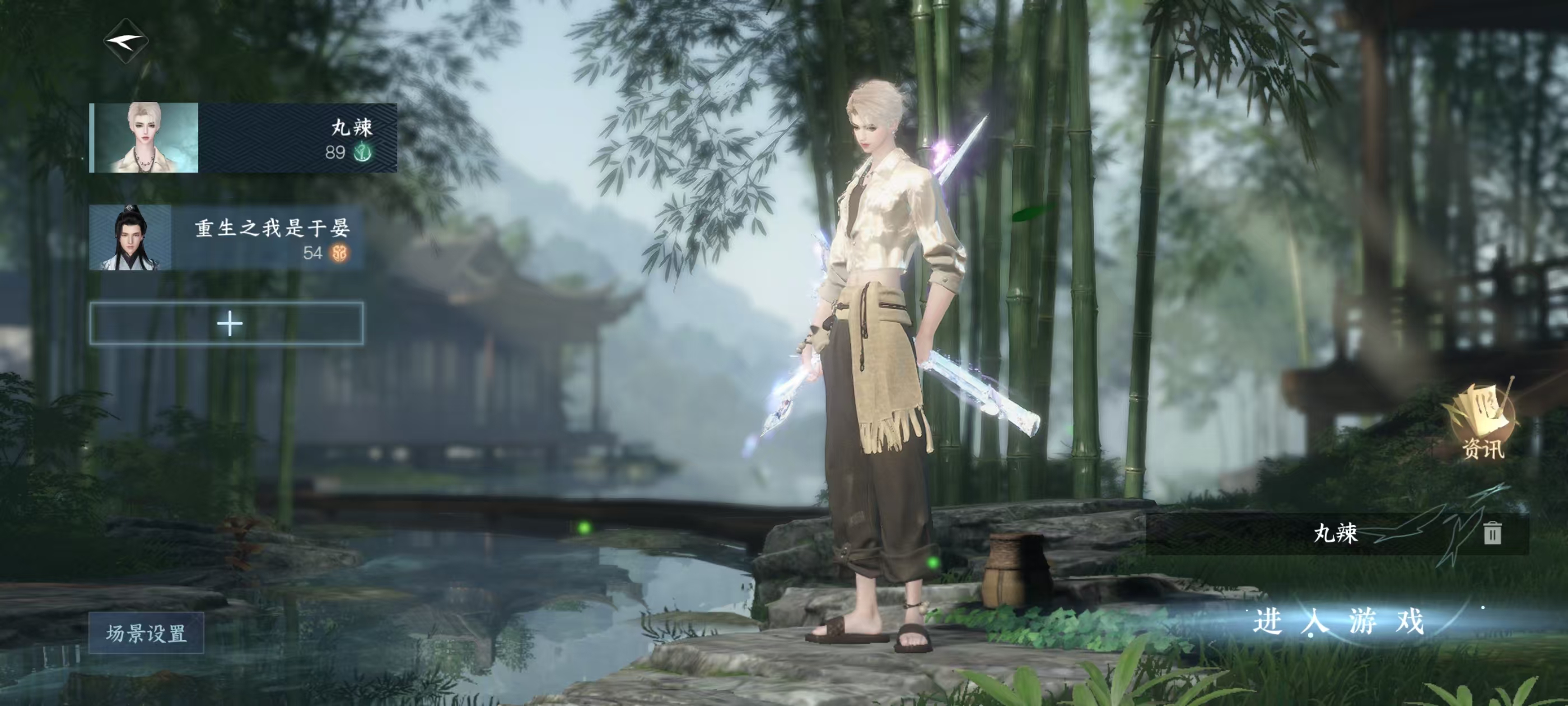This screenshot has width=1568, height=706.
Task: Go back using the top-left arrow
Action: 126,41
